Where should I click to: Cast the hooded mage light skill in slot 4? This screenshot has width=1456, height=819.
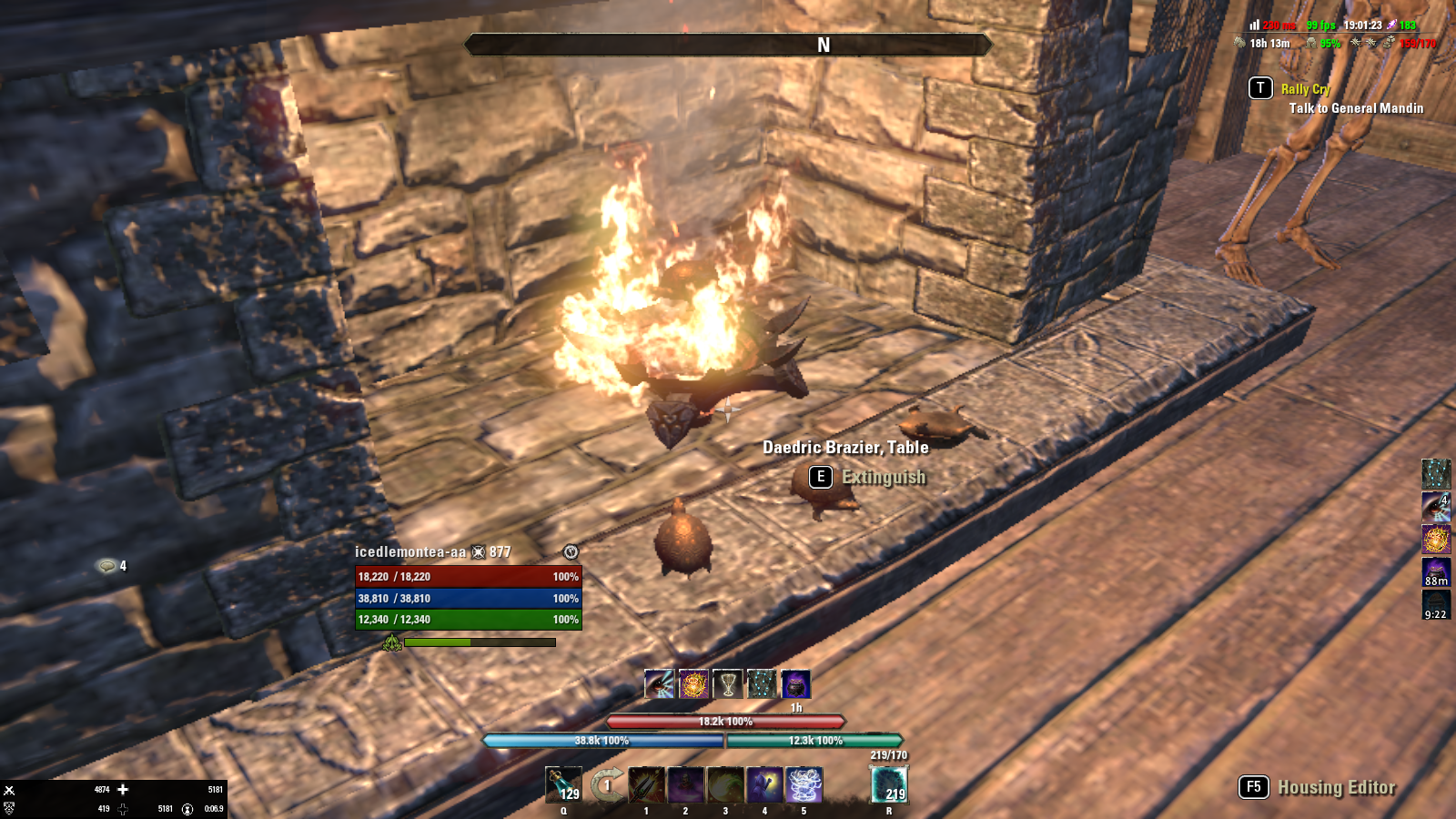[x=764, y=784]
